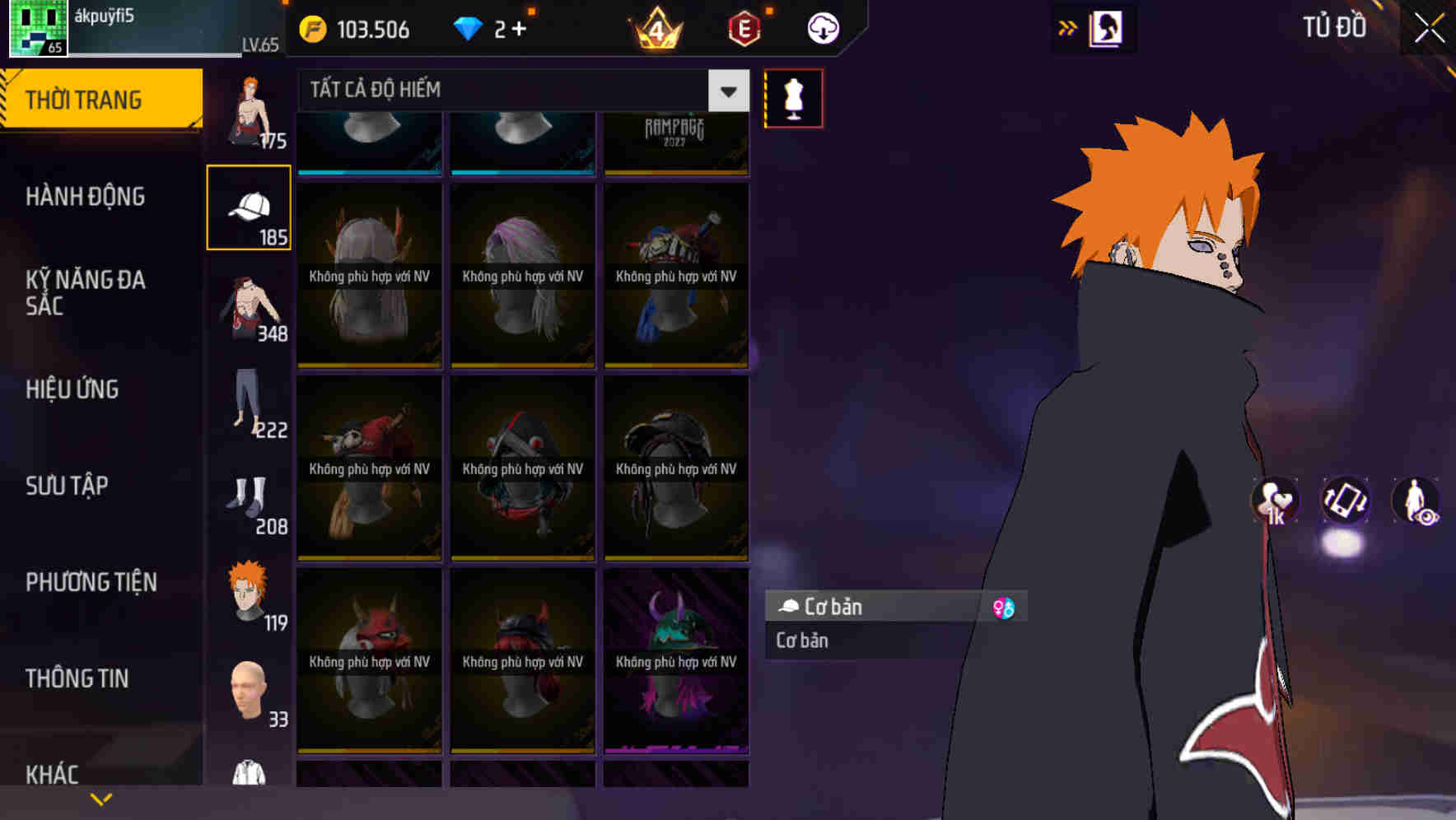Click the rank badge showing level 4 crown
Screen dimensions: 1456x820
click(x=656, y=28)
